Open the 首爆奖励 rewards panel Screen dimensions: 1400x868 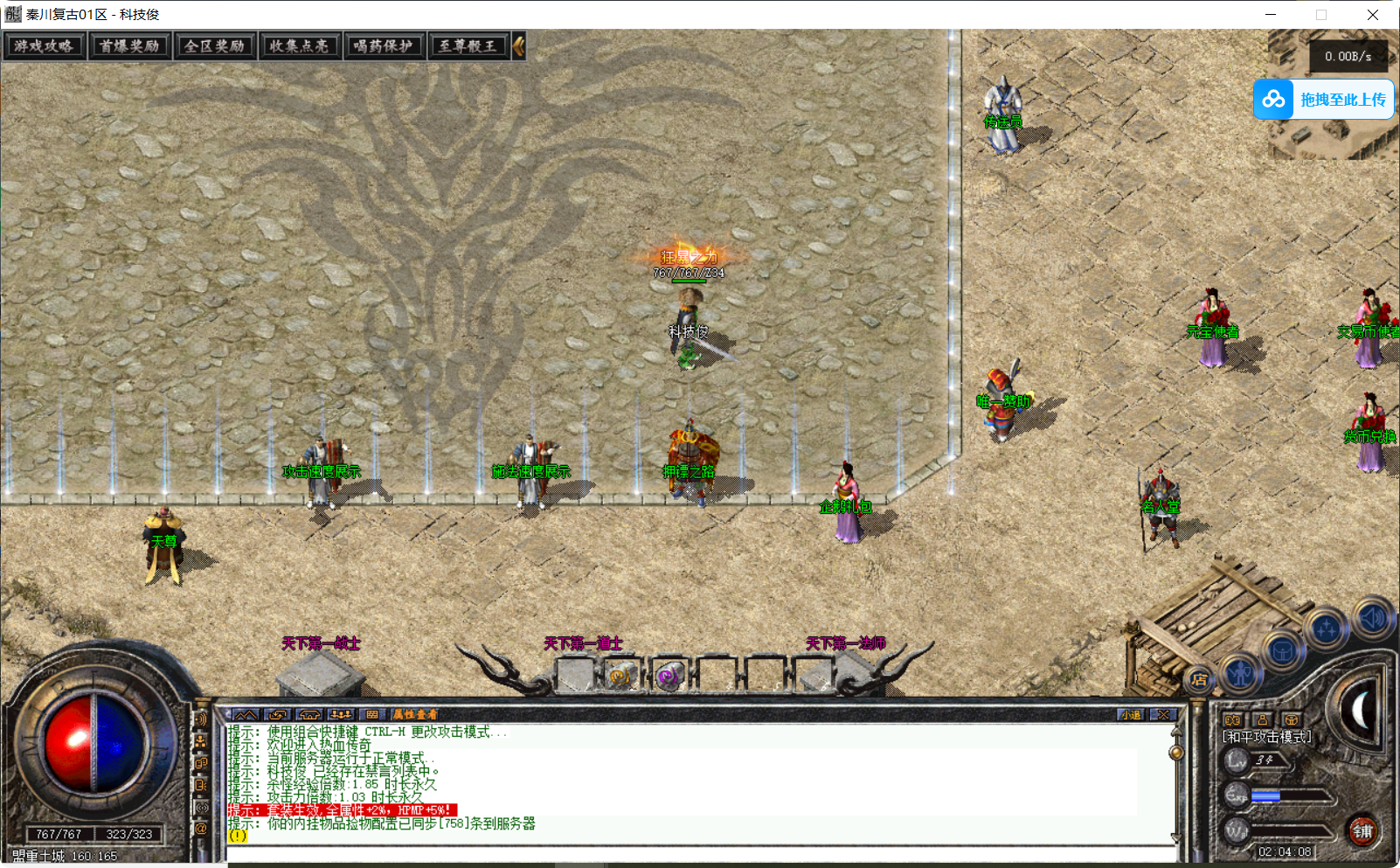129,46
